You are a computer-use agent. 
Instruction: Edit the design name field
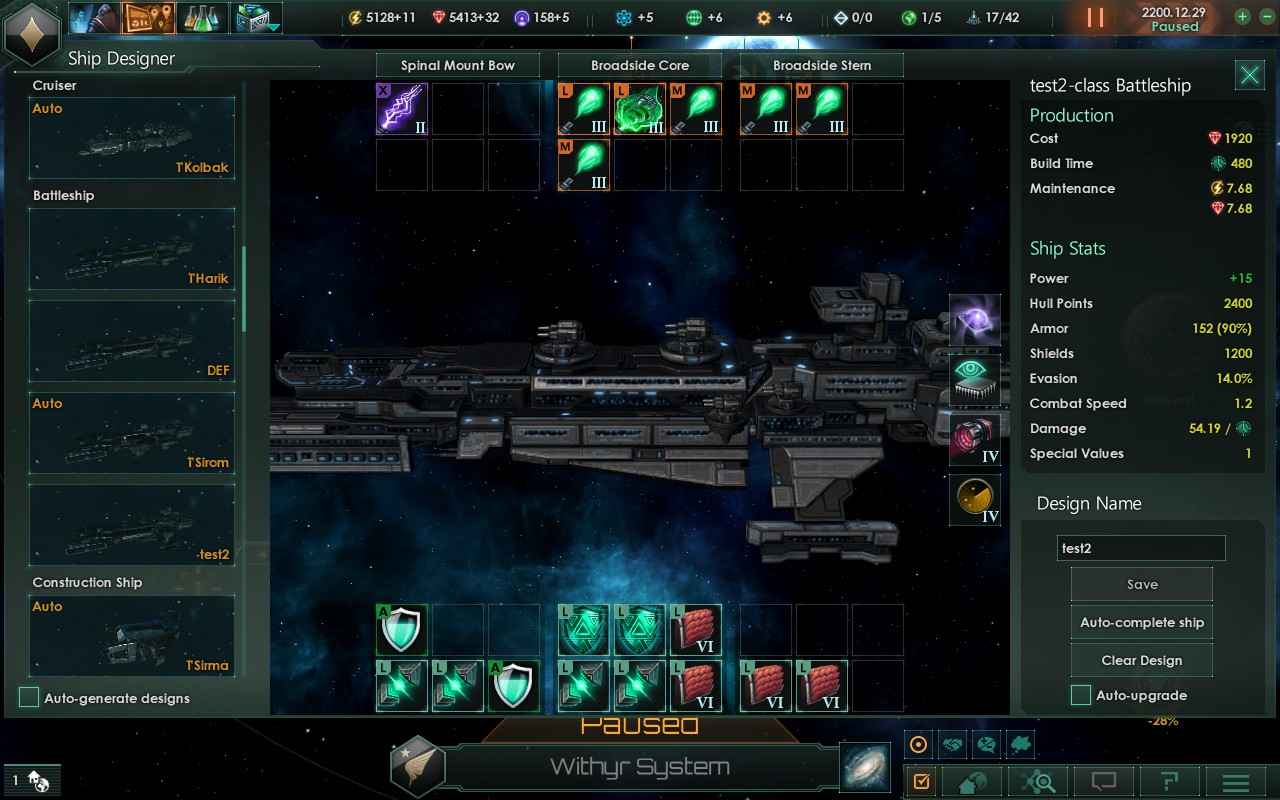click(x=1141, y=548)
